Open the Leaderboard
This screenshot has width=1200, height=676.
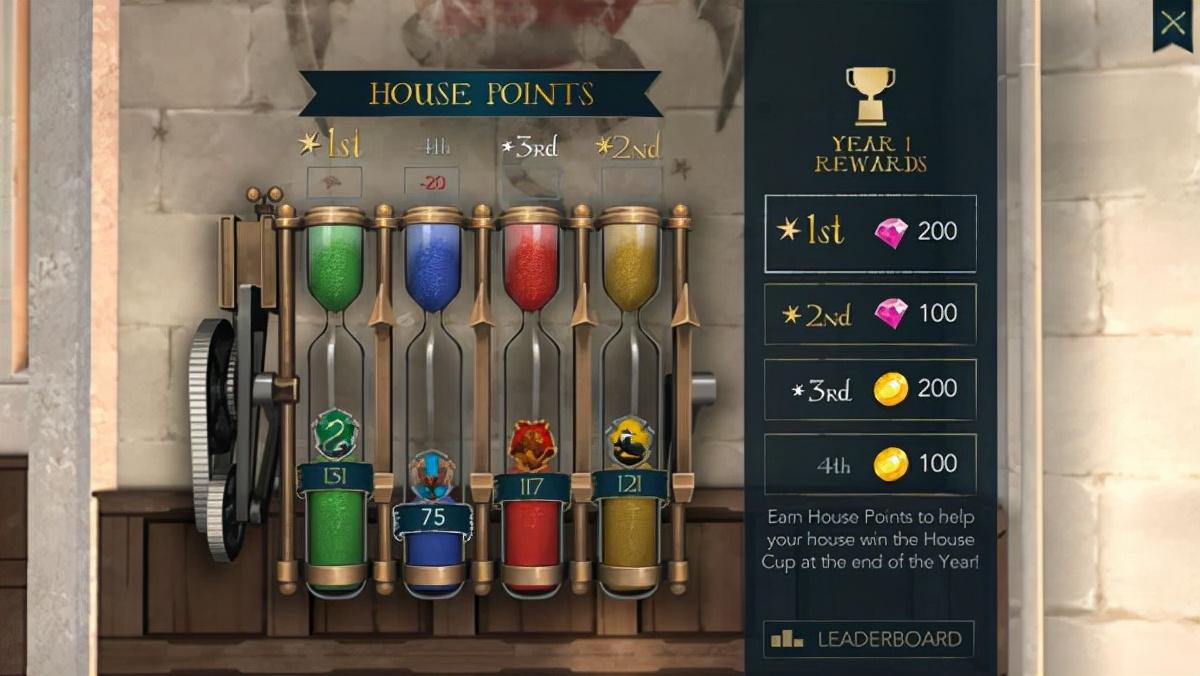[868, 639]
